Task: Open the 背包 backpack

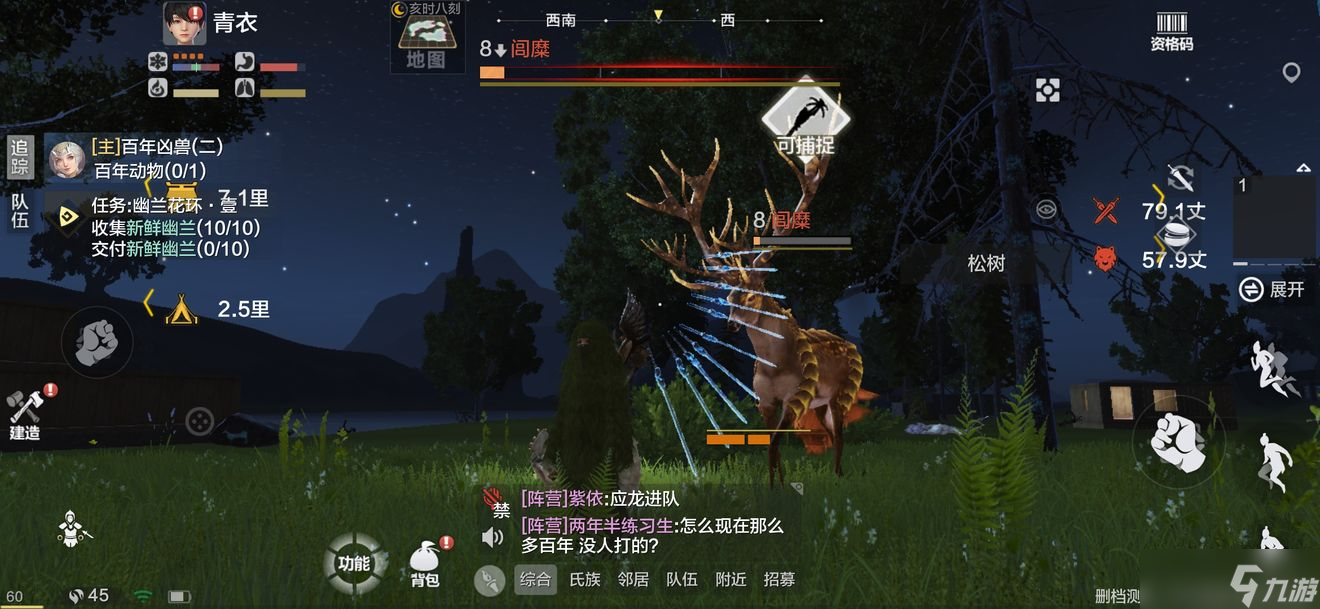Action: click(426, 564)
